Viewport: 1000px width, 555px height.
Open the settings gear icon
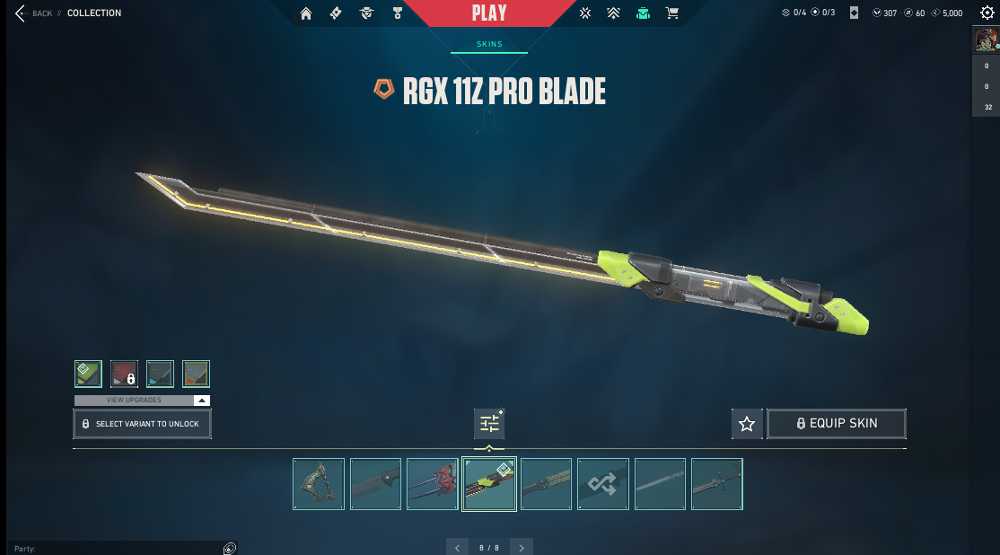(987, 13)
